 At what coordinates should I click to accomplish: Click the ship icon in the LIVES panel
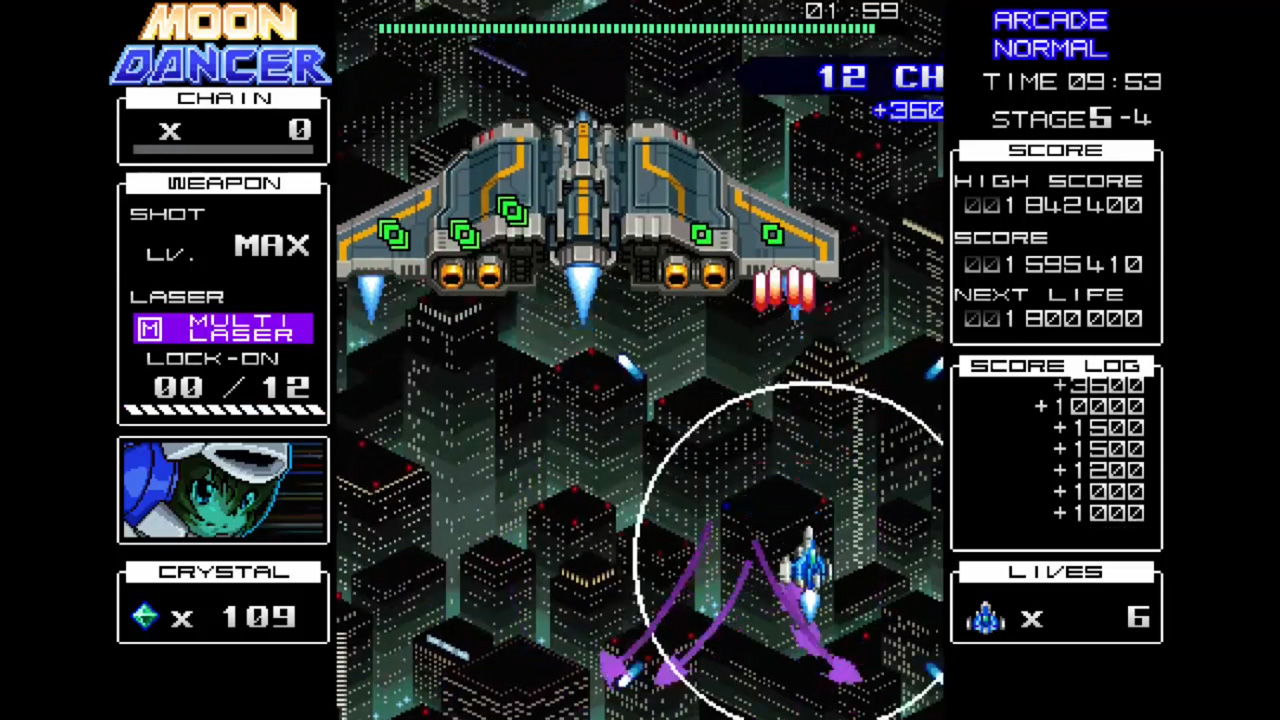985,618
